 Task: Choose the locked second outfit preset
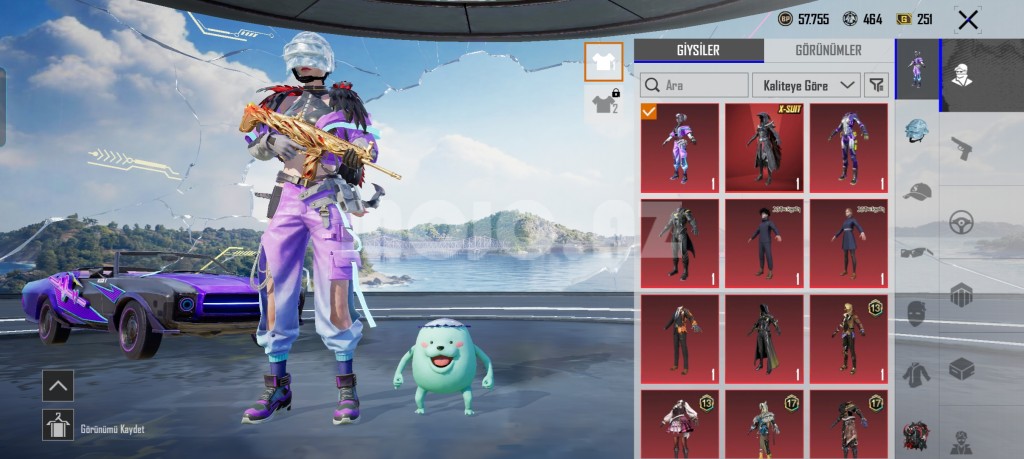(603, 102)
